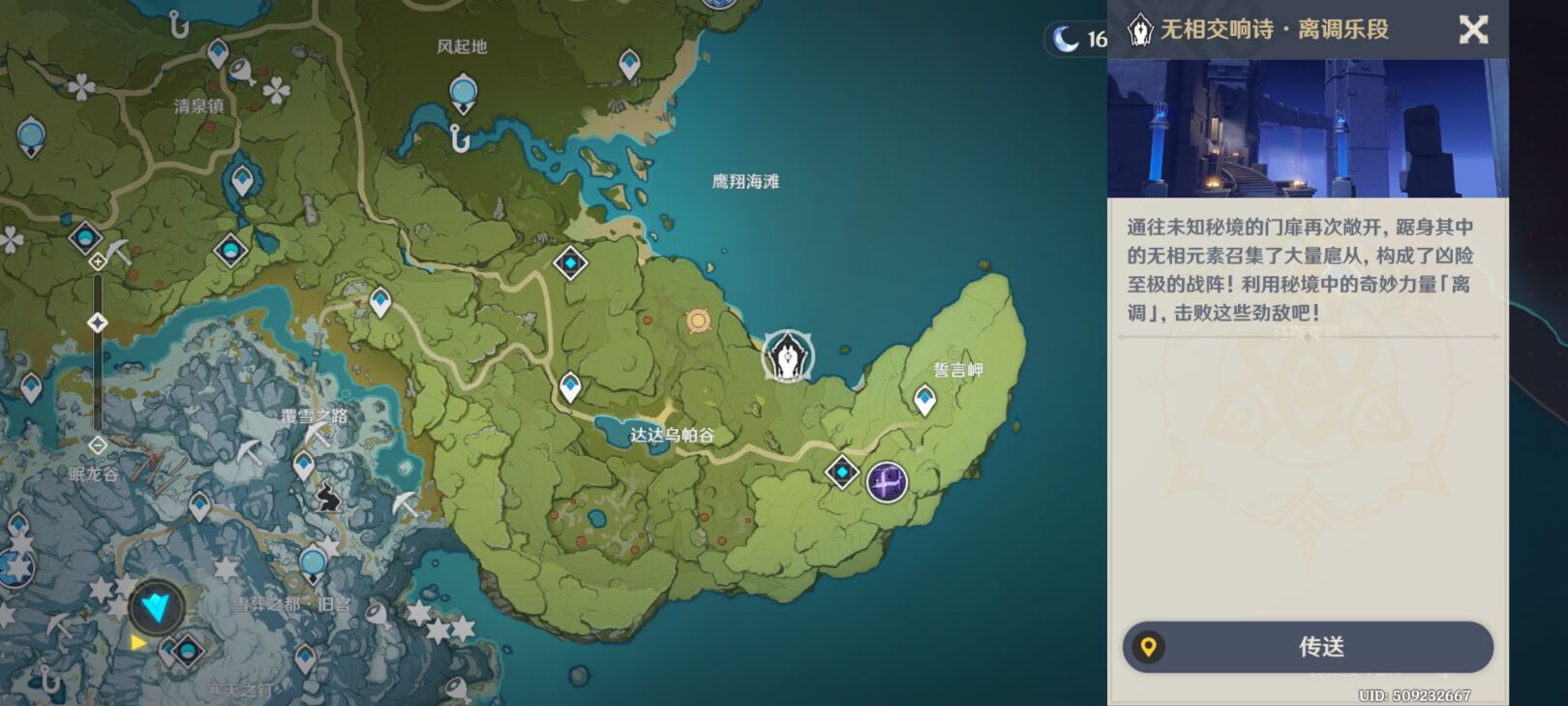
Task: Open the Statue of the Seven at 风起地
Action: (x=463, y=92)
